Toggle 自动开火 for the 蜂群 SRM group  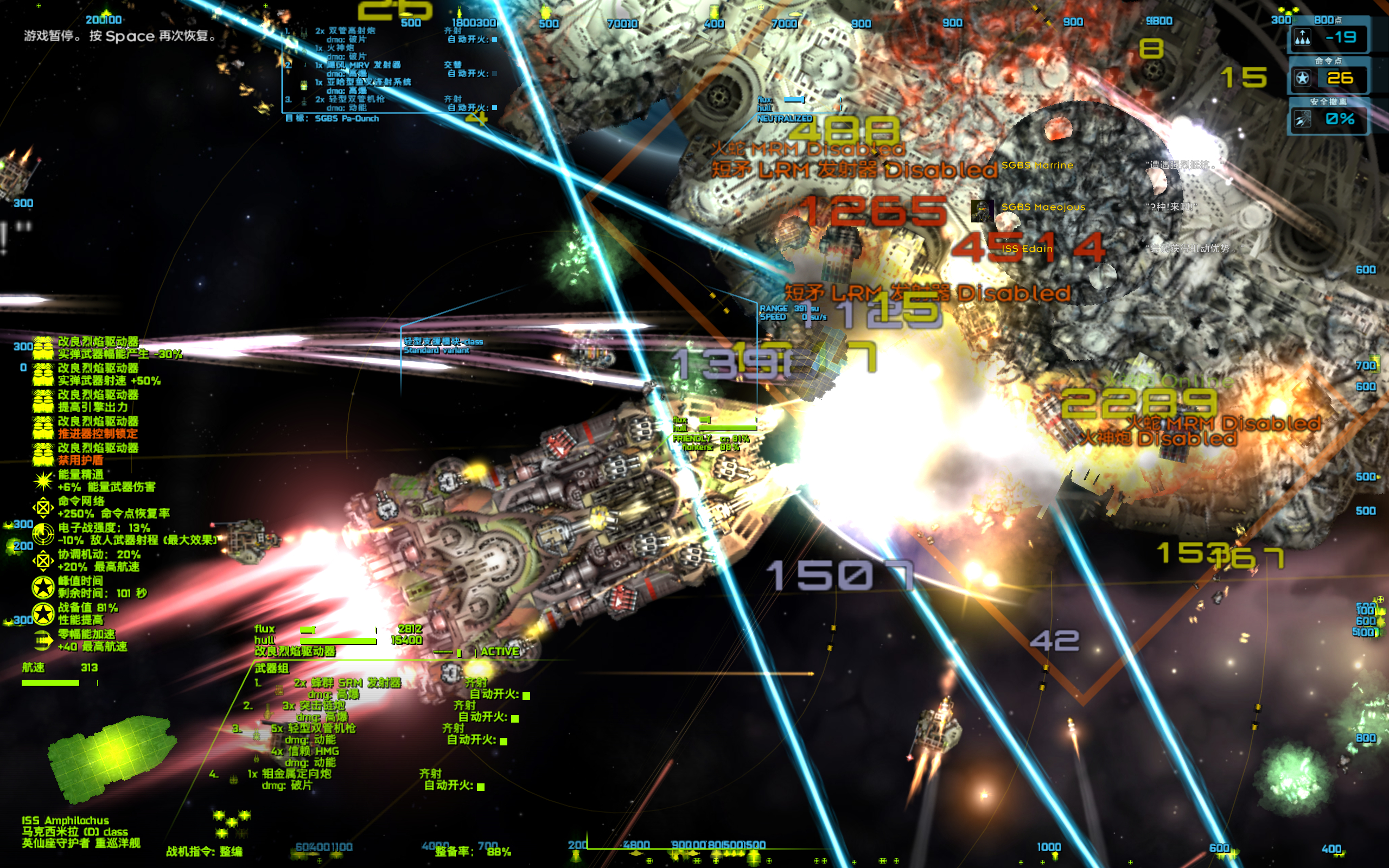(526, 695)
